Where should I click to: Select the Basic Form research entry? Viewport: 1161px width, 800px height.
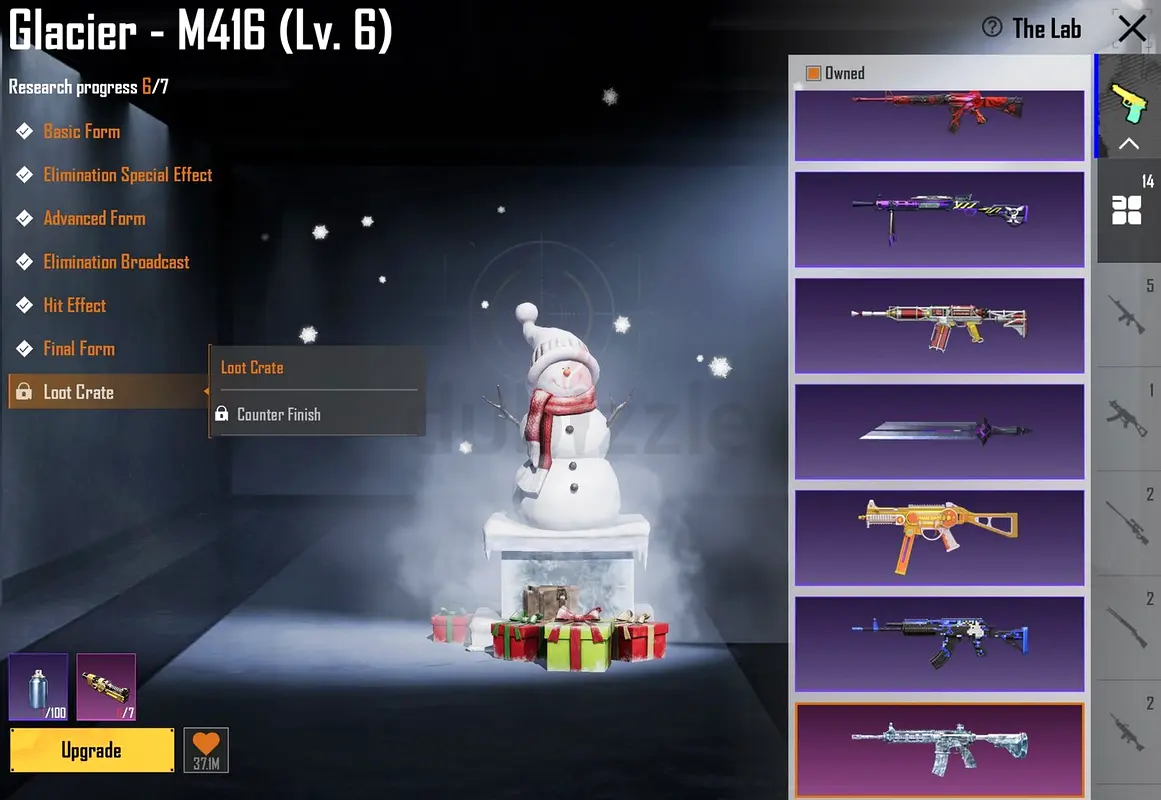(x=81, y=131)
